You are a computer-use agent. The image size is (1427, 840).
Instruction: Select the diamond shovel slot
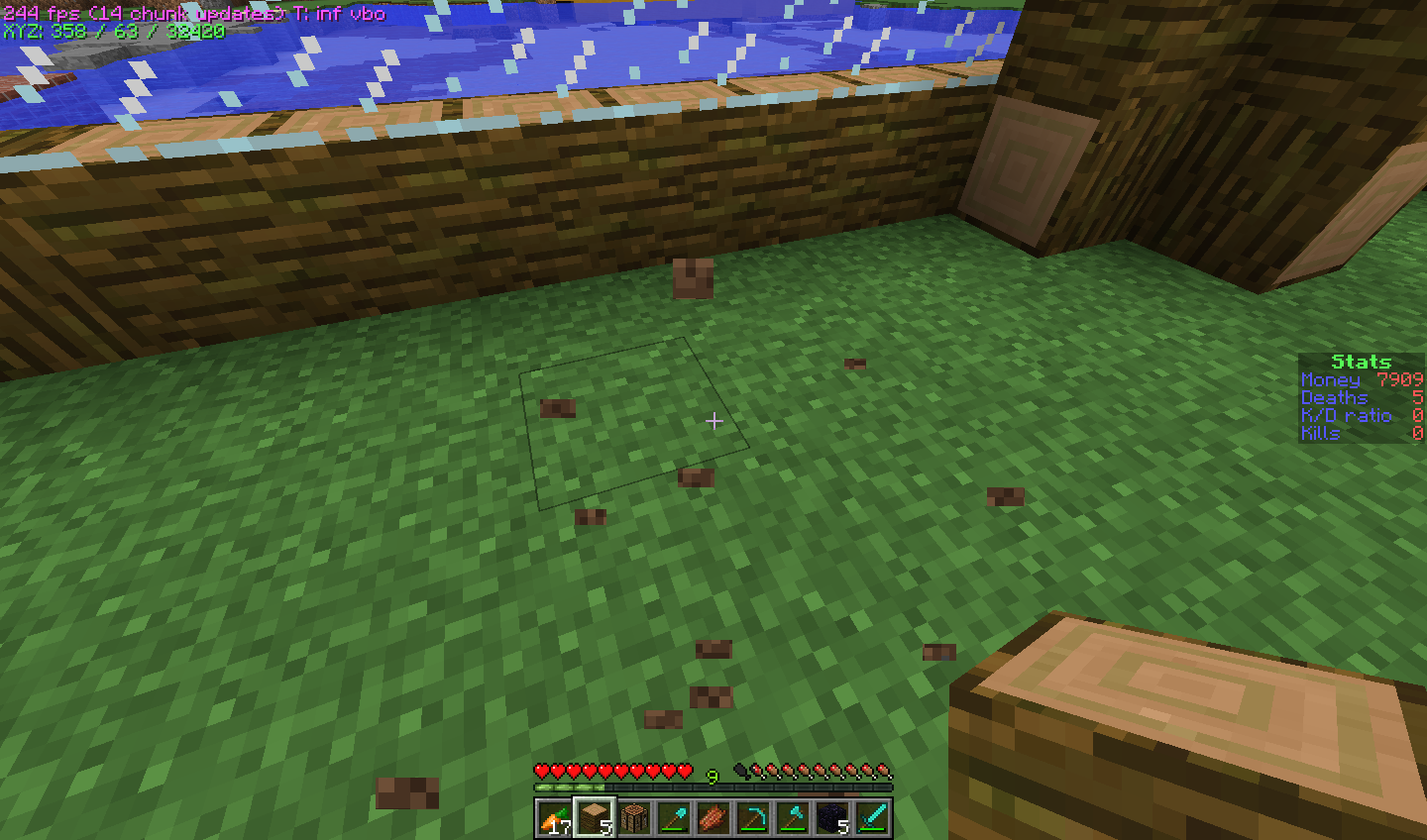pyautogui.click(x=674, y=818)
